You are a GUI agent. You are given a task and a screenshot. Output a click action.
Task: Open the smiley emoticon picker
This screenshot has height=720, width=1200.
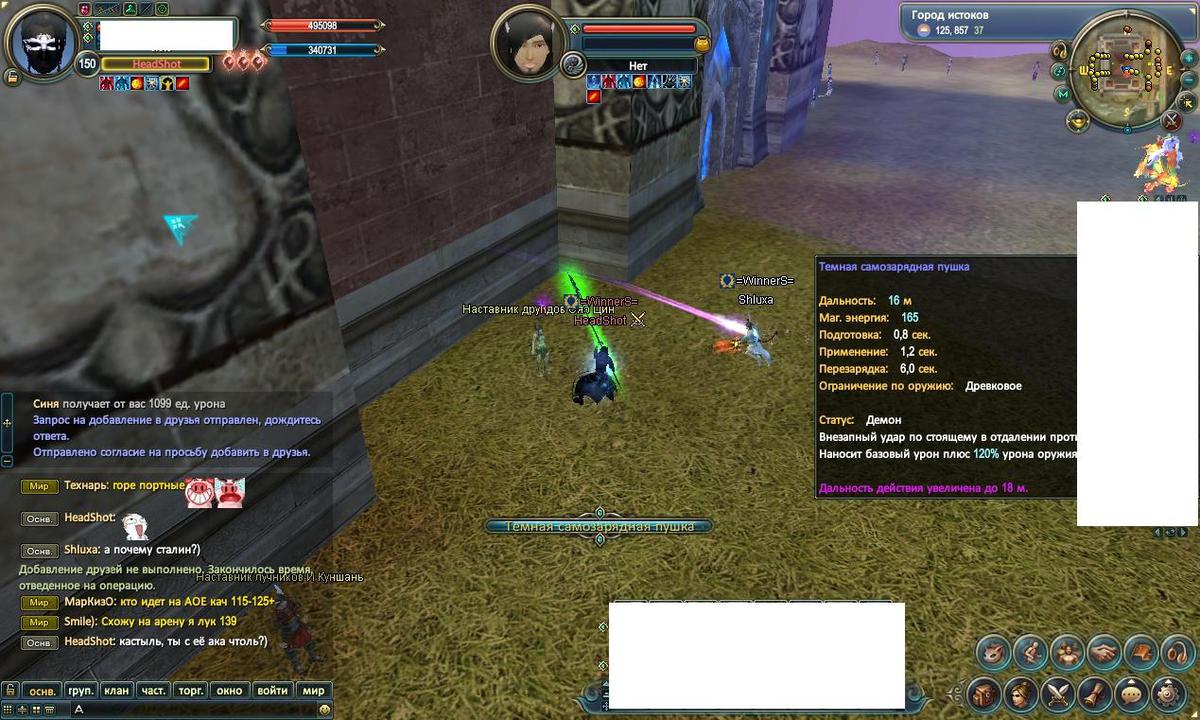click(x=324, y=709)
